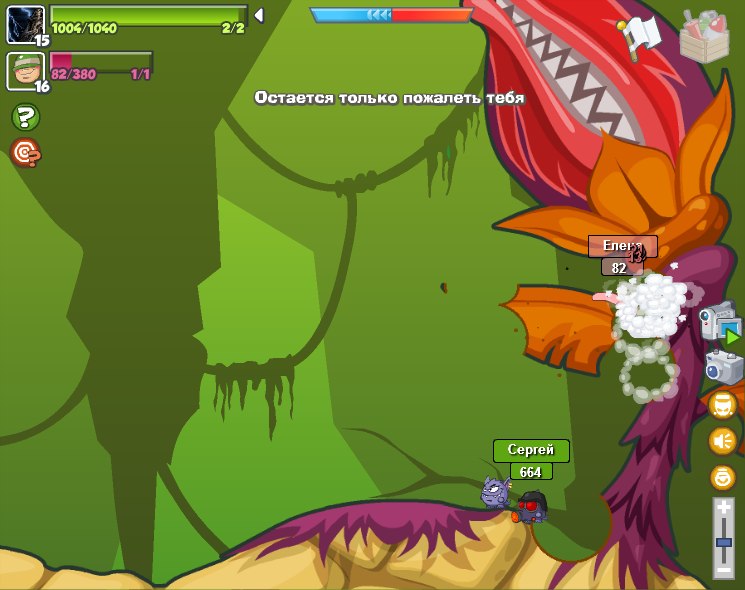Click the blue zoom slider handle
745x590 pixels.
point(723,542)
